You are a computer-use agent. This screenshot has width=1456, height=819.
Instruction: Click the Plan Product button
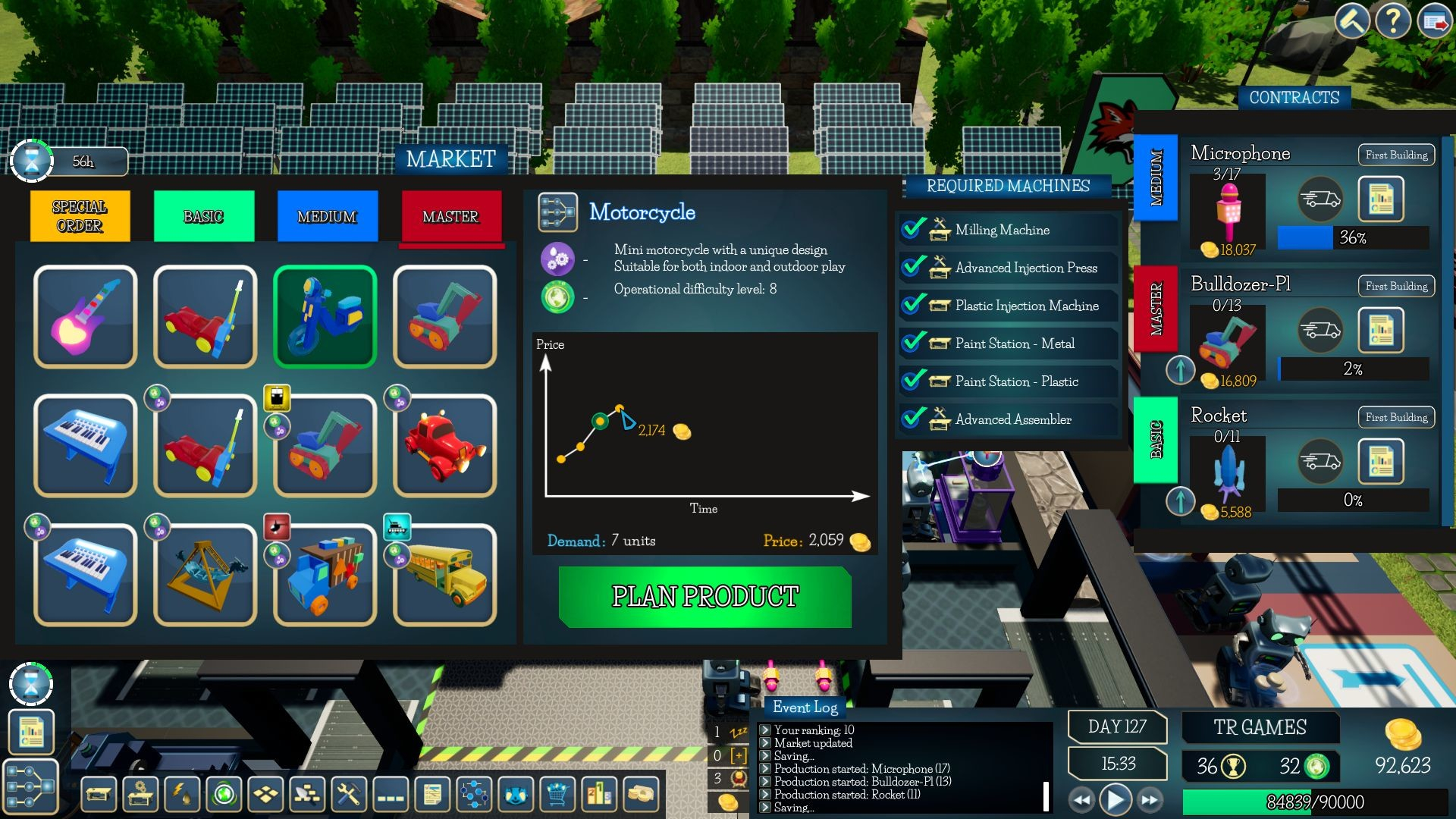704,596
